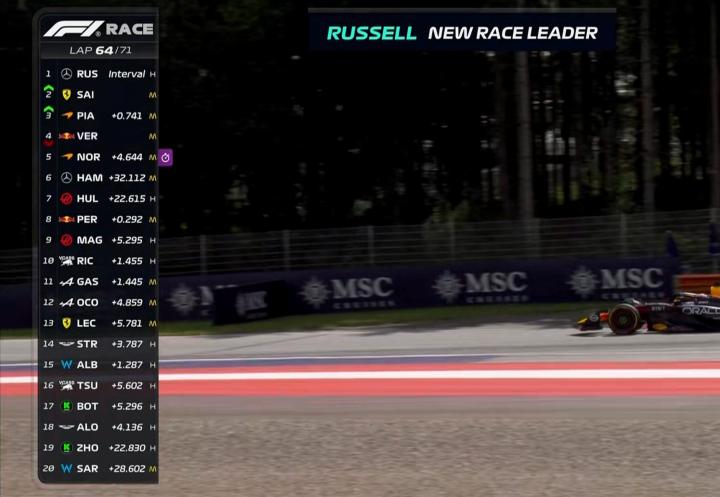Select the ALO driver row
This screenshot has height=497, width=720.
pos(98,427)
